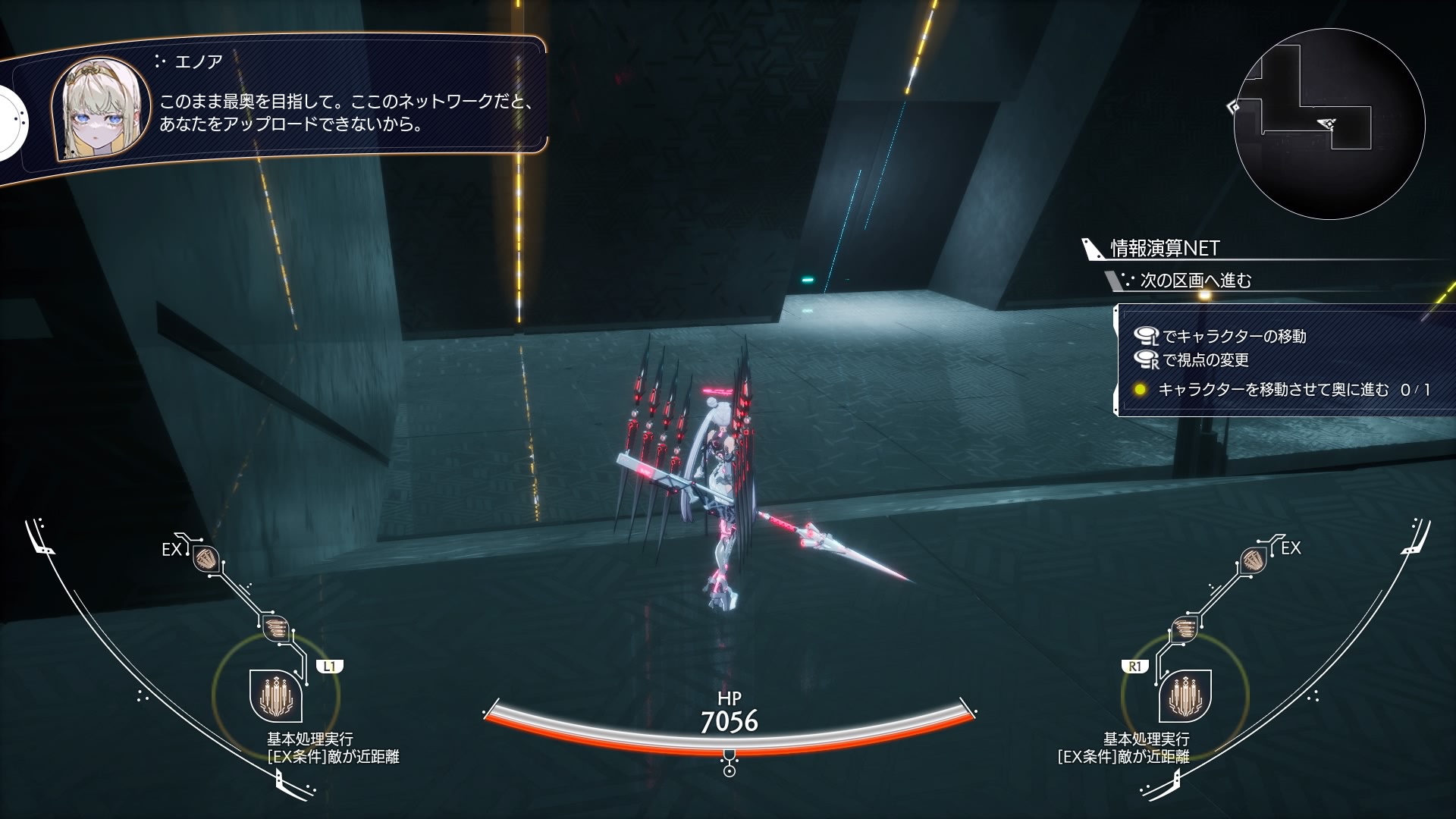Select the left L1 基本処理実行 skill icon
This screenshot has width=1456, height=819.
click(x=276, y=695)
